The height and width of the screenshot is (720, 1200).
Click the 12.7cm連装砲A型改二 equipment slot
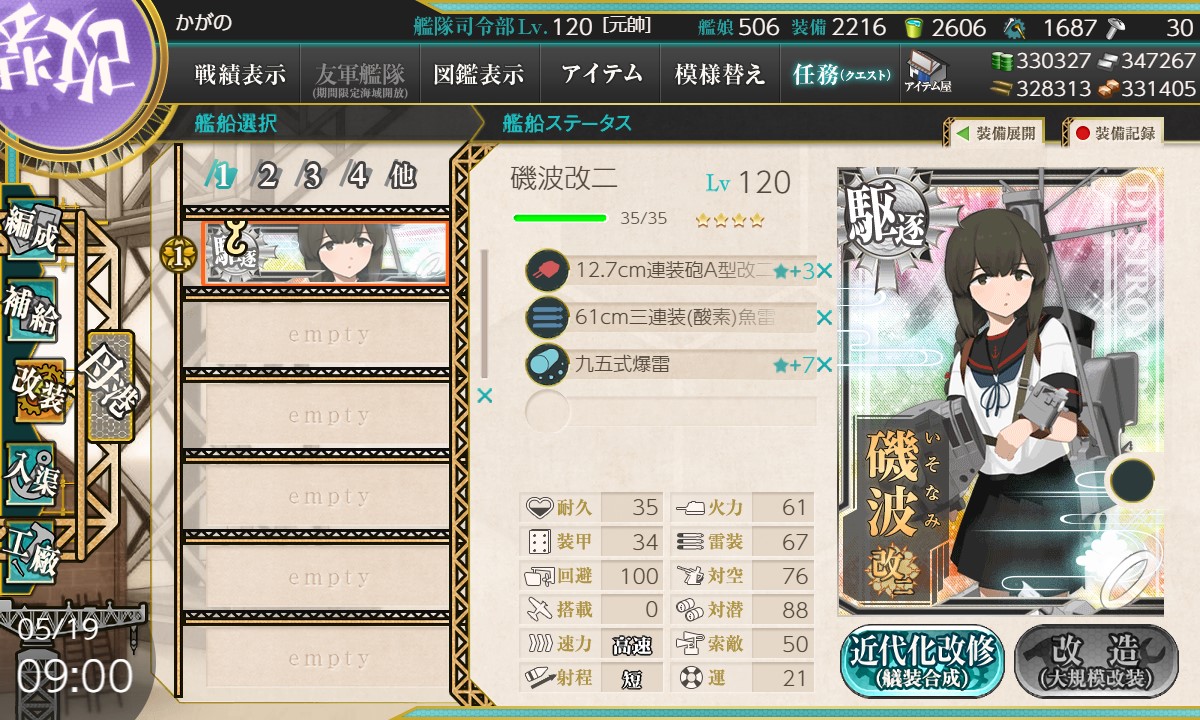click(x=670, y=270)
